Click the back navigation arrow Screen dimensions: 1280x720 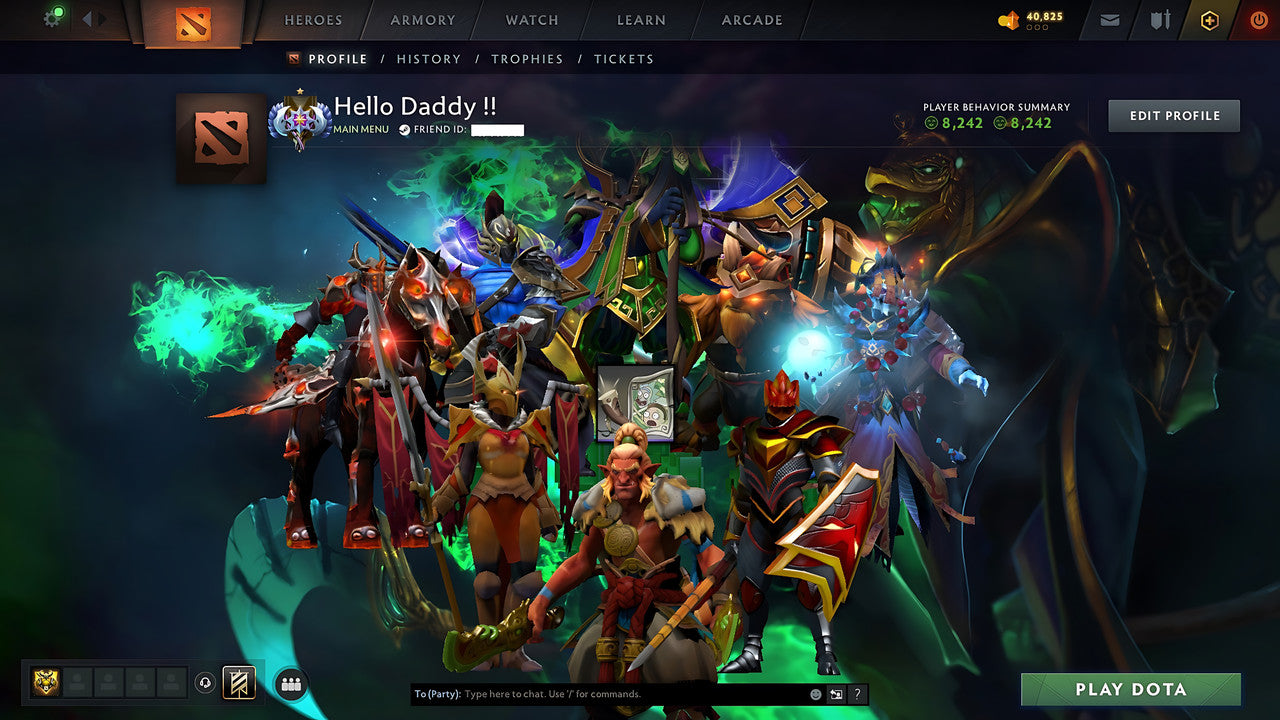pos(87,18)
